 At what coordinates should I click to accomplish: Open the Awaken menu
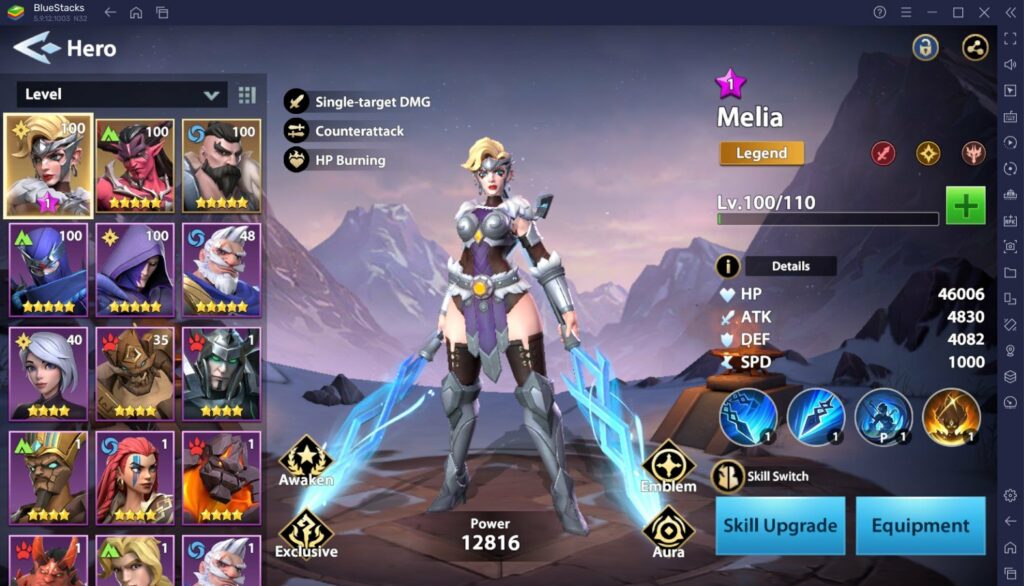point(305,461)
